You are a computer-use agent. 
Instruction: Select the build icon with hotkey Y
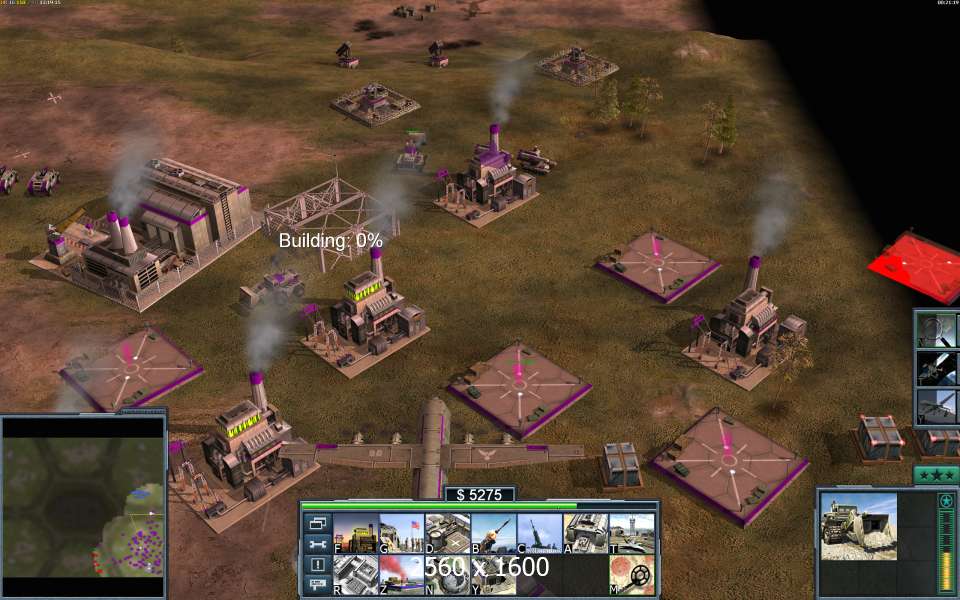493,574
